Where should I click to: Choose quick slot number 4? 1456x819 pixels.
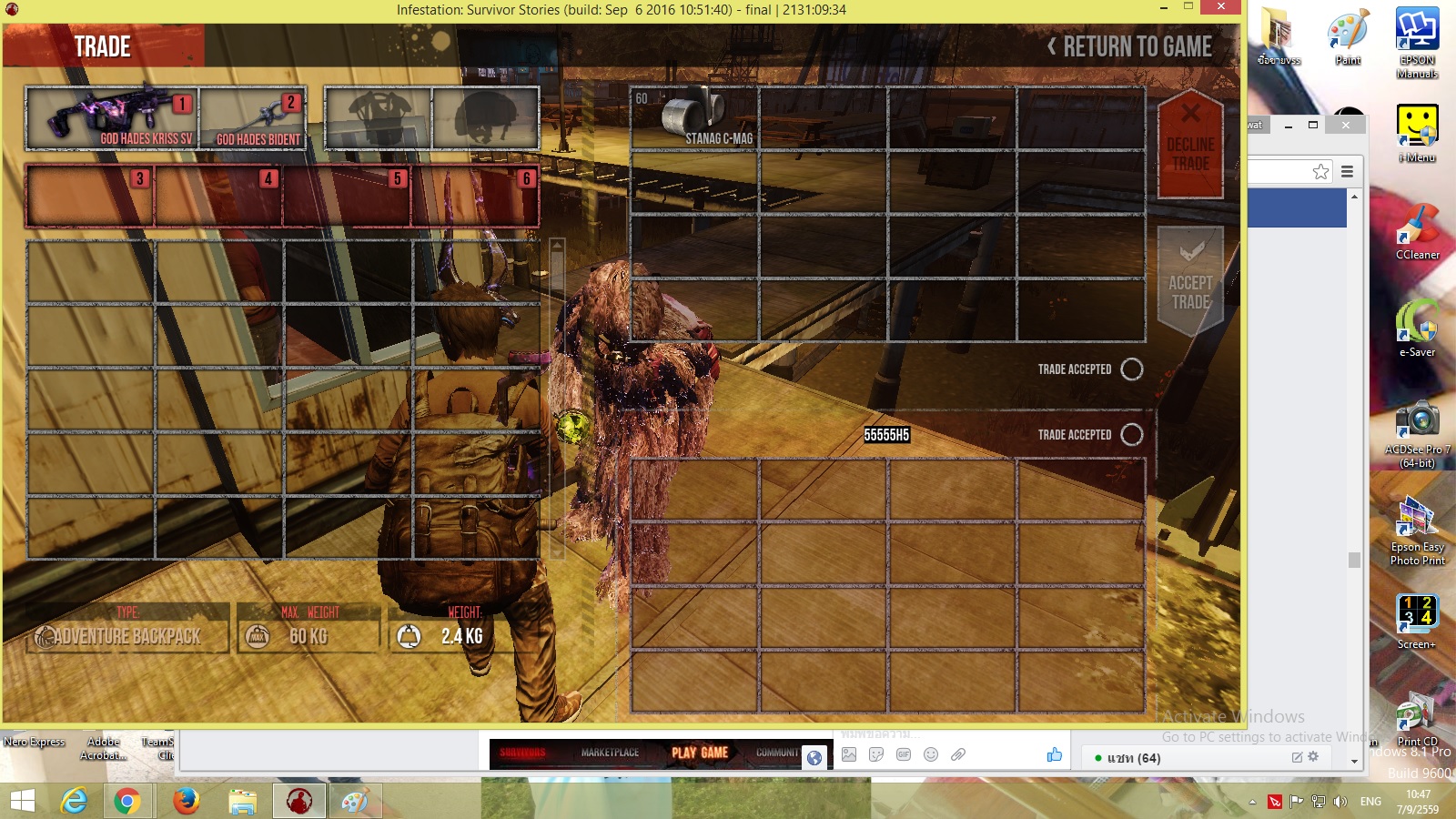[x=218, y=196]
